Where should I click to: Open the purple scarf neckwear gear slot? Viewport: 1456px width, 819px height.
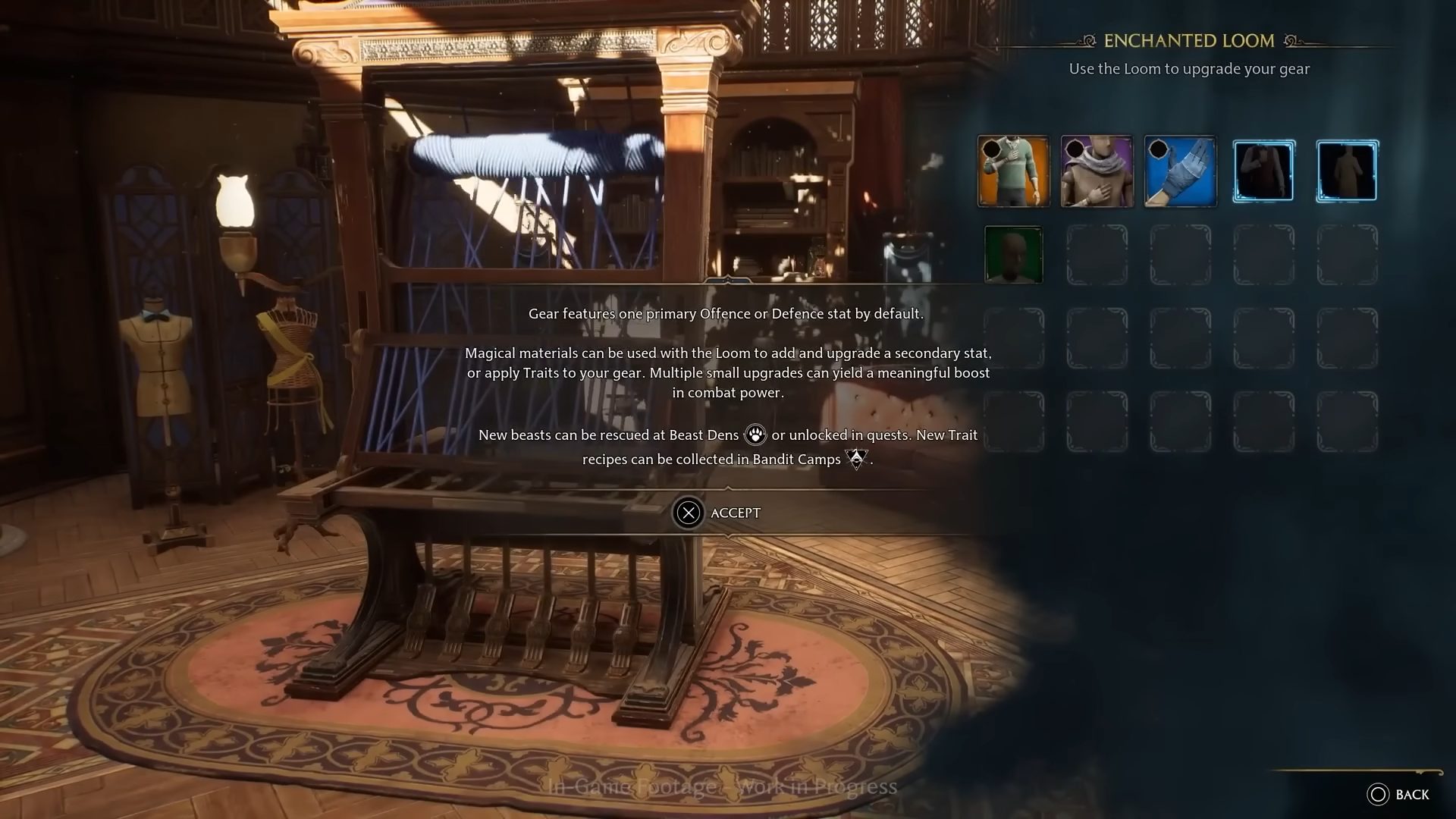(1097, 170)
